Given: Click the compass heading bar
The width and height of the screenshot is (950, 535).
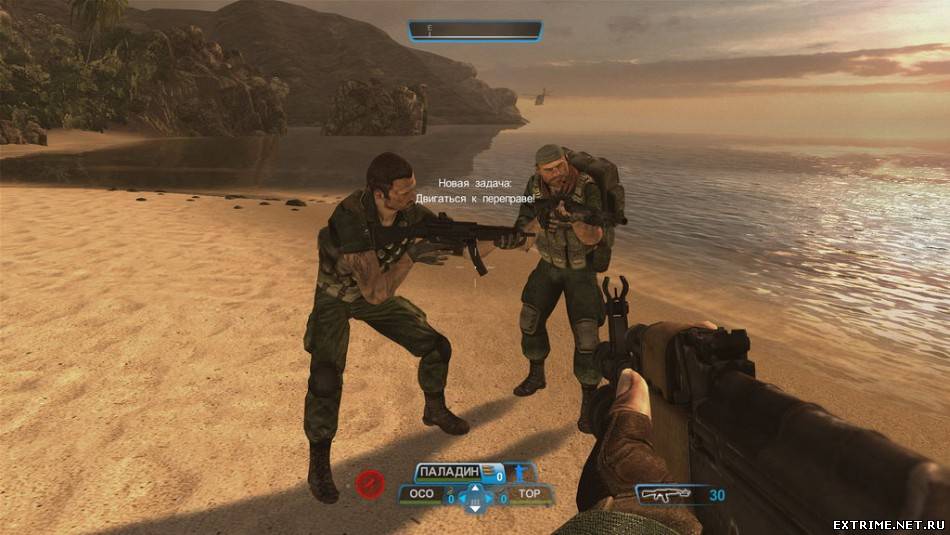Looking at the screenshot, I should click(x=475, y=31).
